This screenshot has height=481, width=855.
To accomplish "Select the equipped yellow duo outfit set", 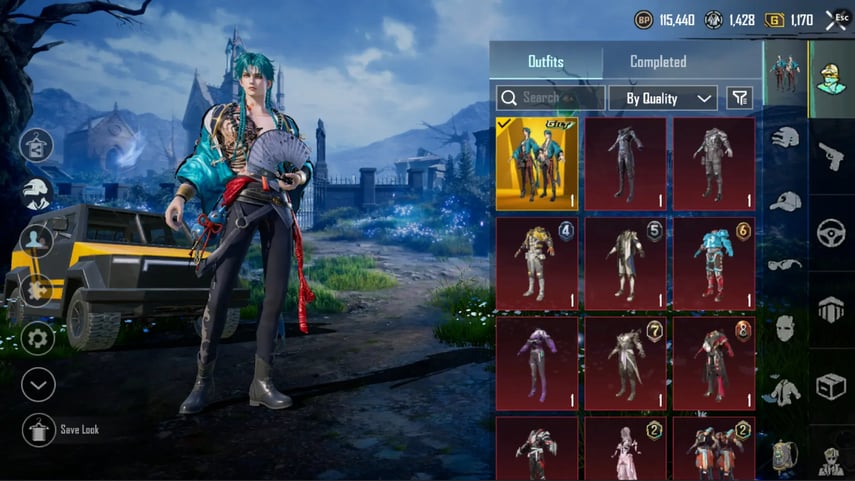I will pos(537,164).
